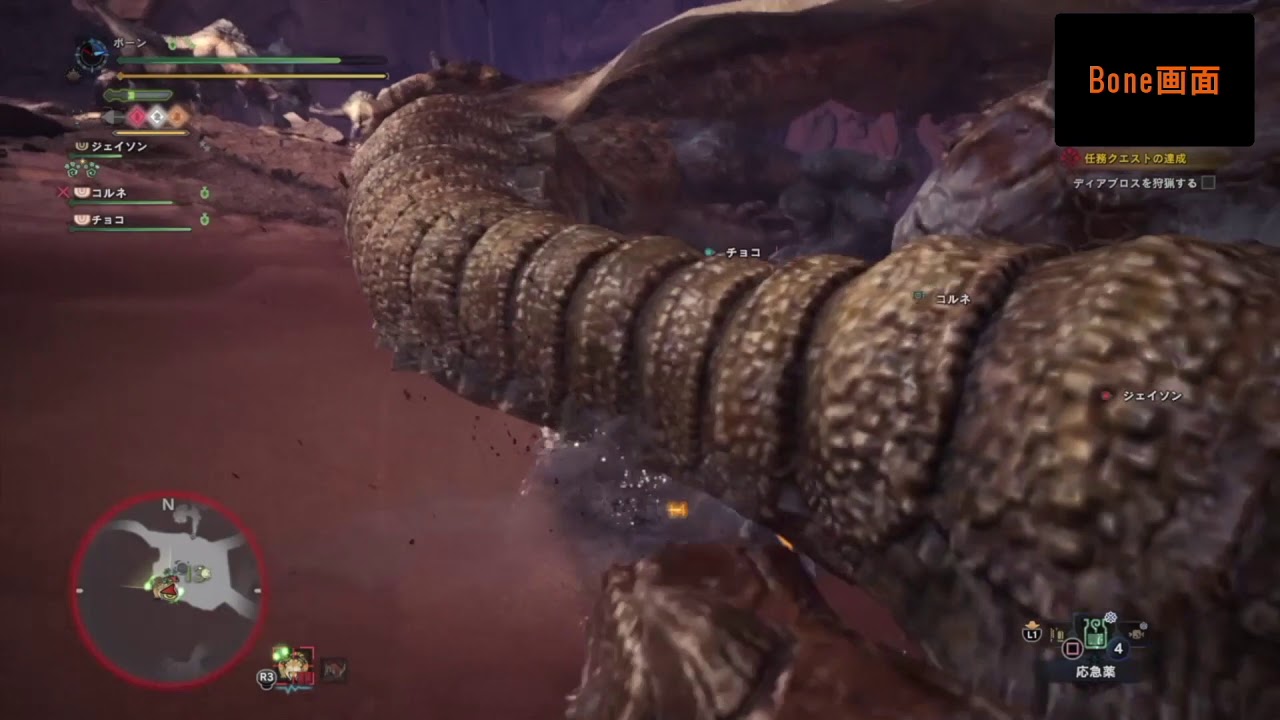Expand the item bar via the L1 prompt
This screenshot has width=1280, height=720.
(1032, 635)
